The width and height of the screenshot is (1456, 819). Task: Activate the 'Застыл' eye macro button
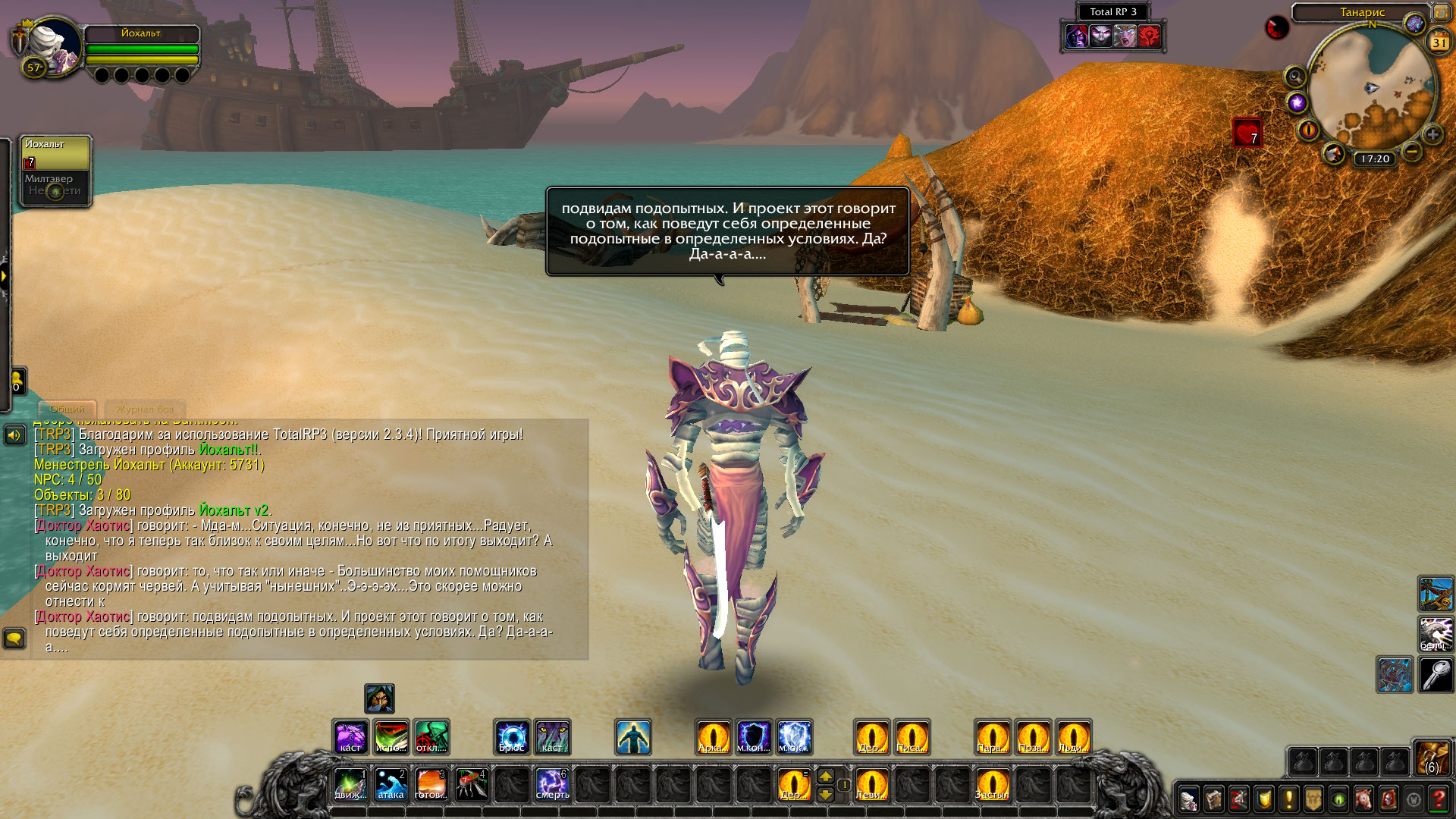point(993,784)
